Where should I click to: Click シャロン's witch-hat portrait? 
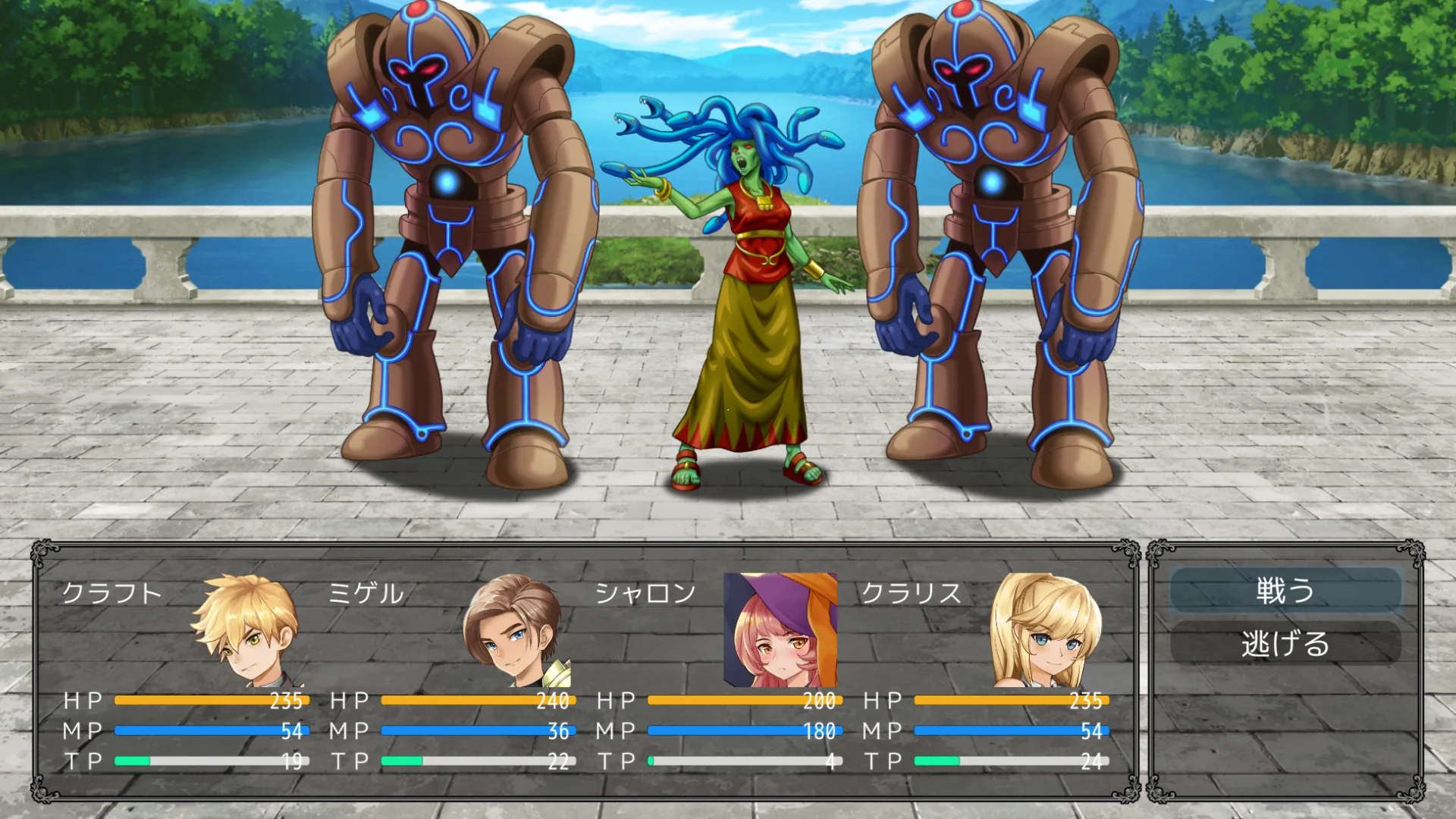pyautogui.click(x=780, y=630)
